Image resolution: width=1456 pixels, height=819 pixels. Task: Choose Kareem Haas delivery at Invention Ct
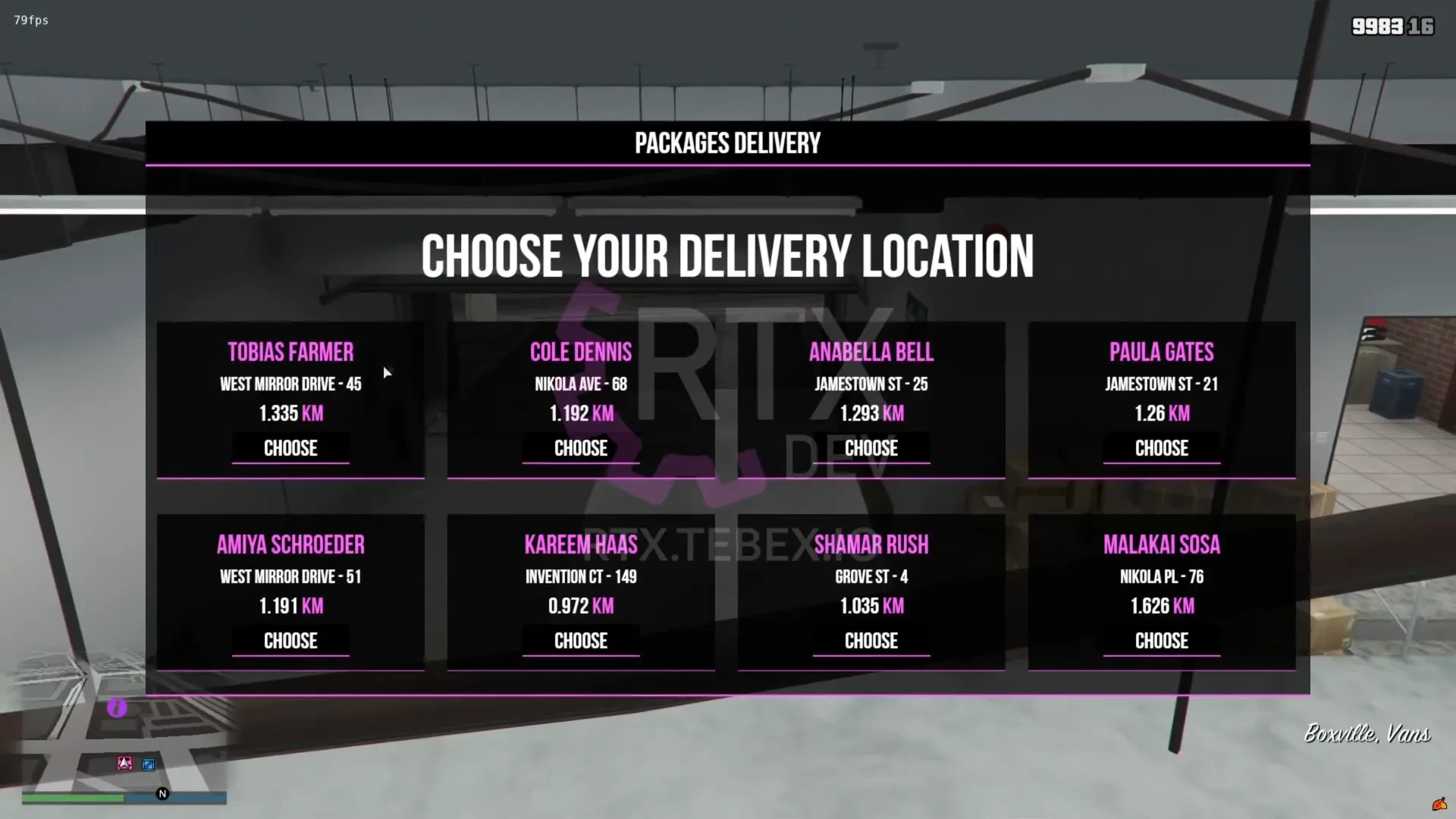click(x=581, y=641)
